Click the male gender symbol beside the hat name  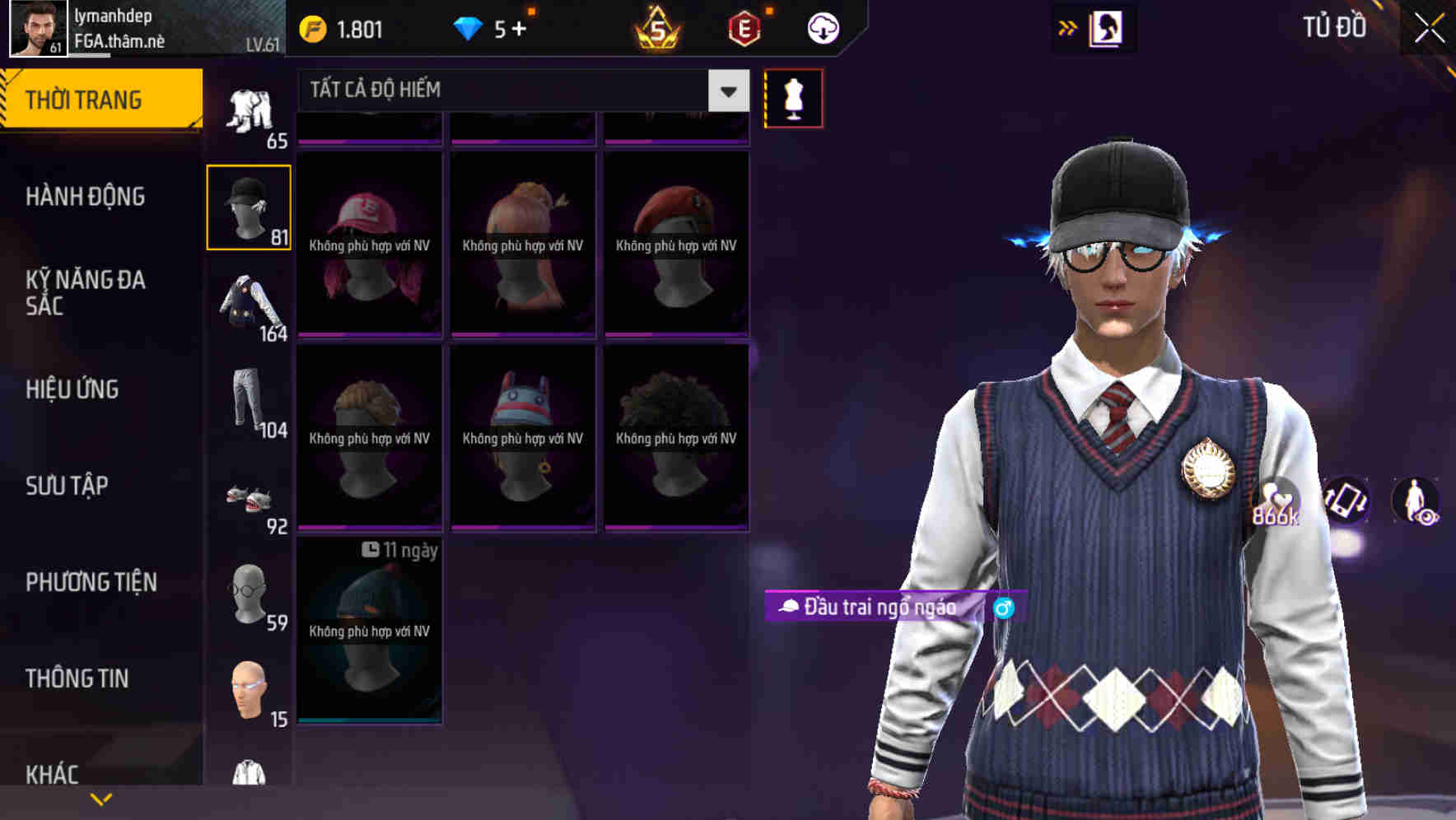(x=1003, y=608)
